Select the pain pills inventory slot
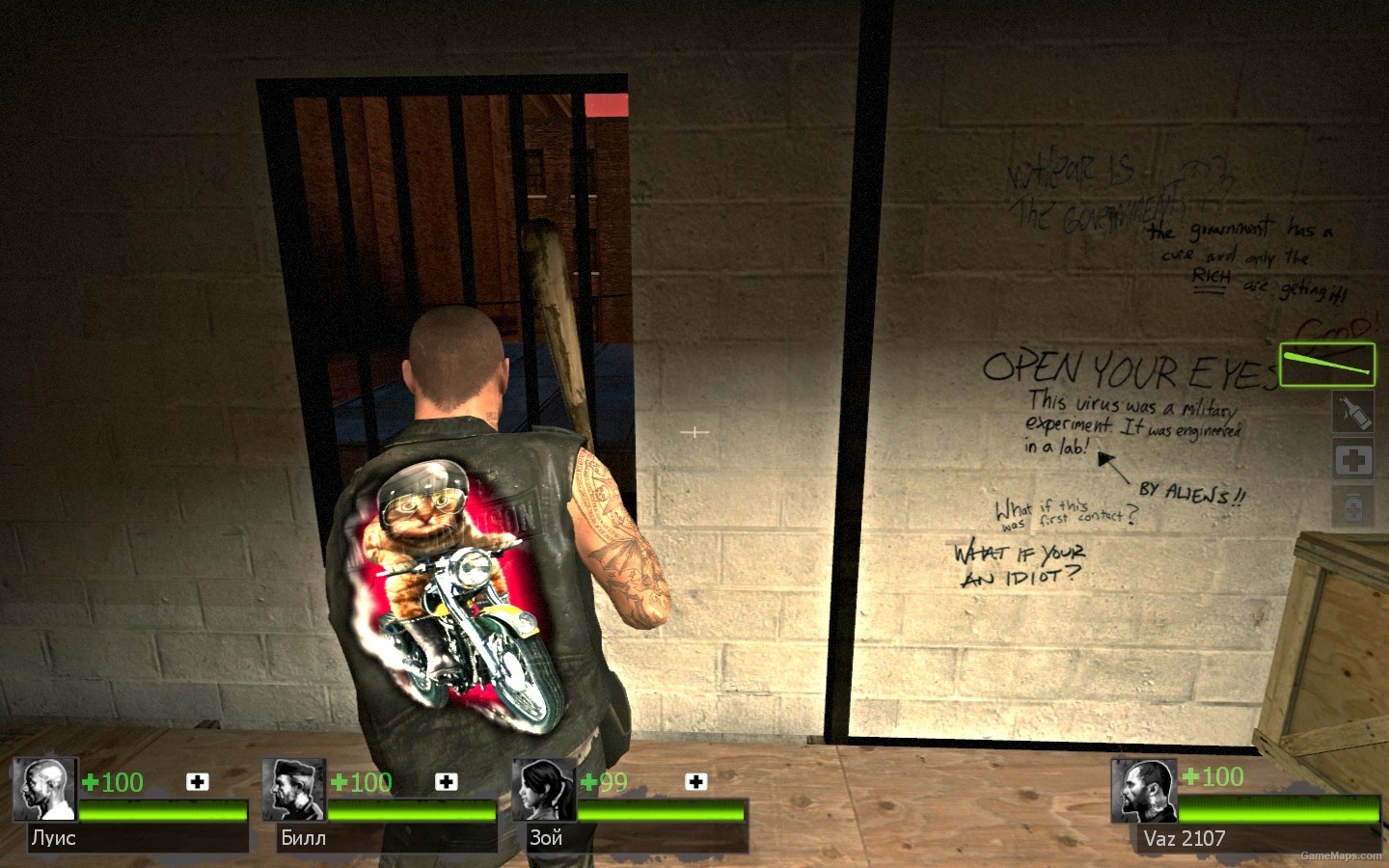 1354,505
